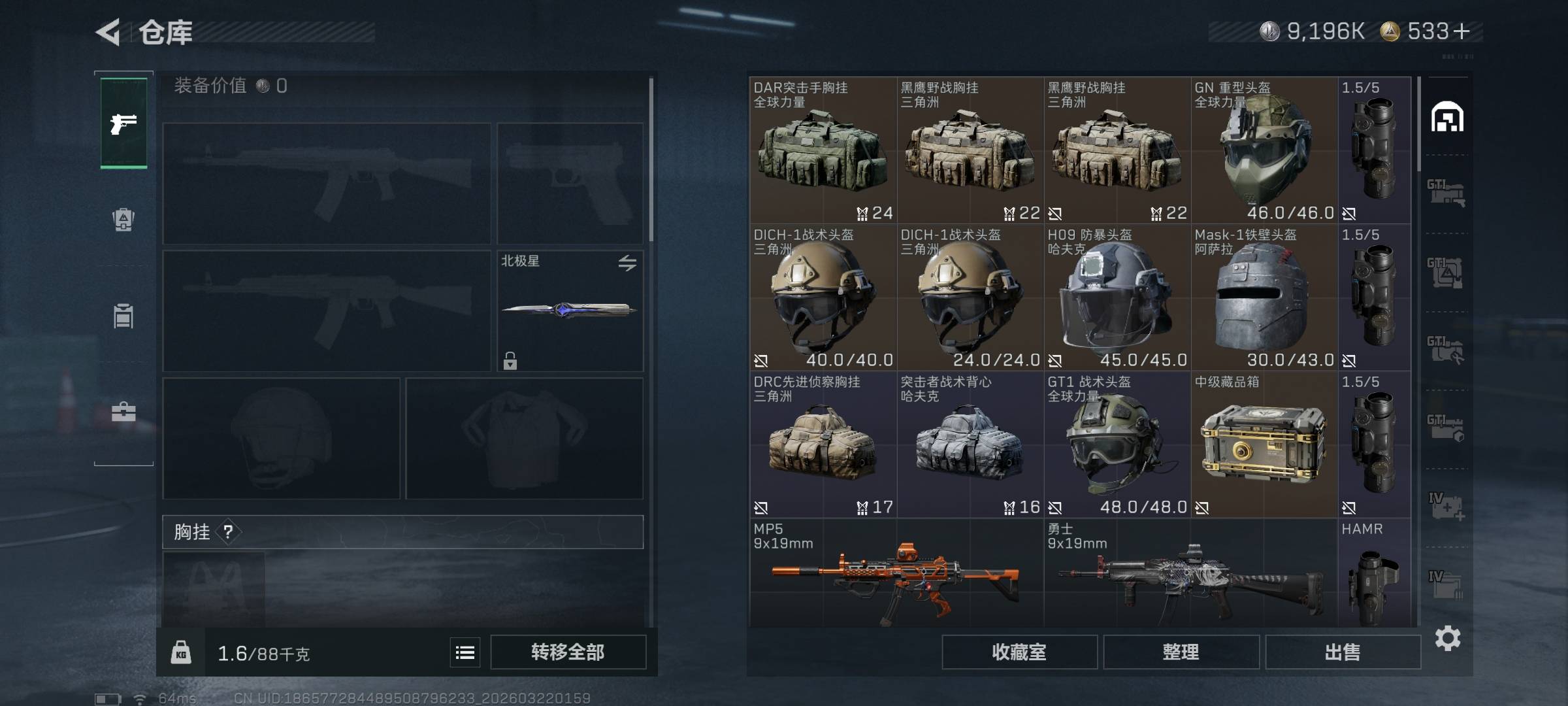The width and height of the screenshot is (1568, 706).
Task: Pick the Mask-1铁壁头盔 helmet
Action: [x=1264, y=297]
